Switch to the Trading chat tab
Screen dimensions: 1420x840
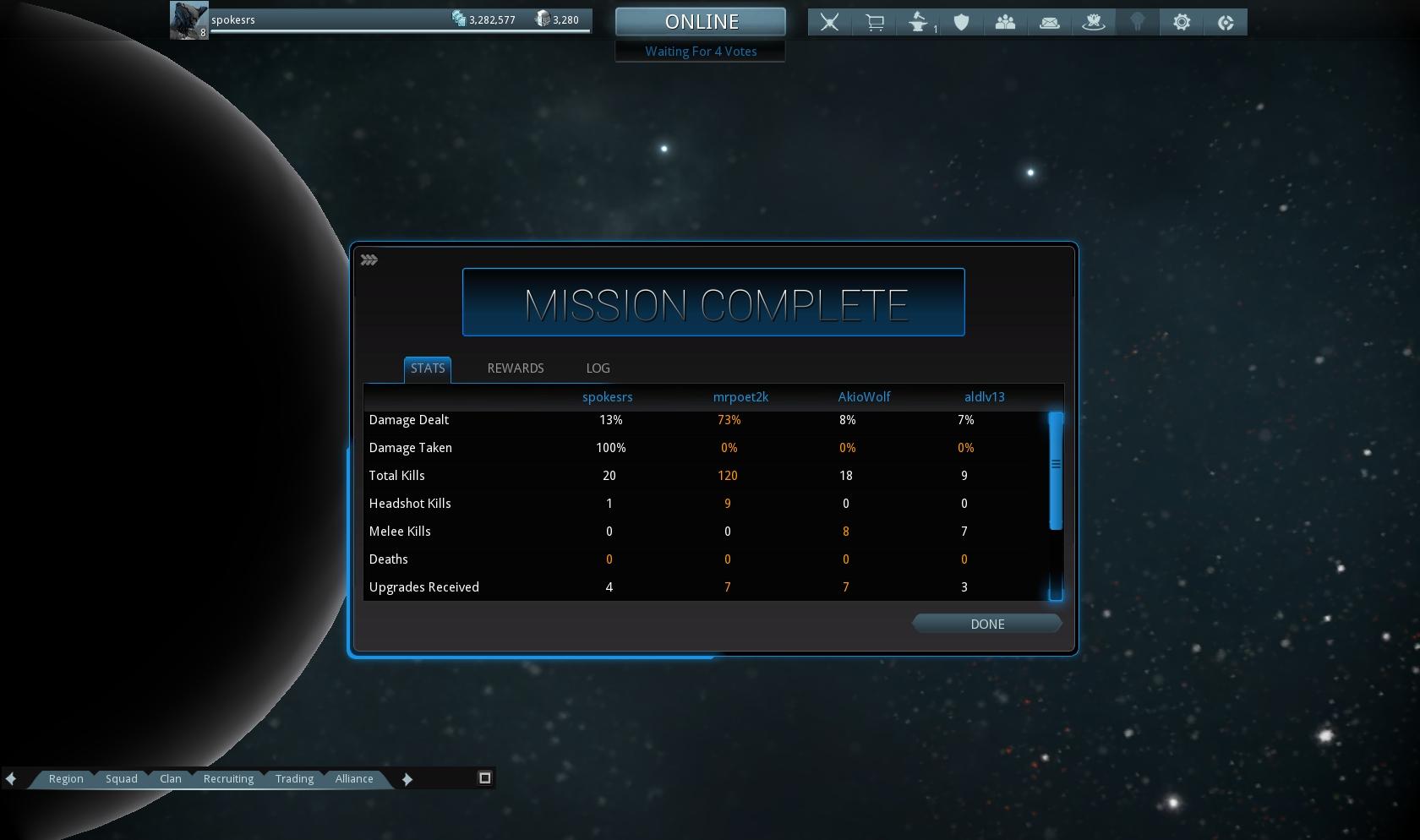point(294,778)
